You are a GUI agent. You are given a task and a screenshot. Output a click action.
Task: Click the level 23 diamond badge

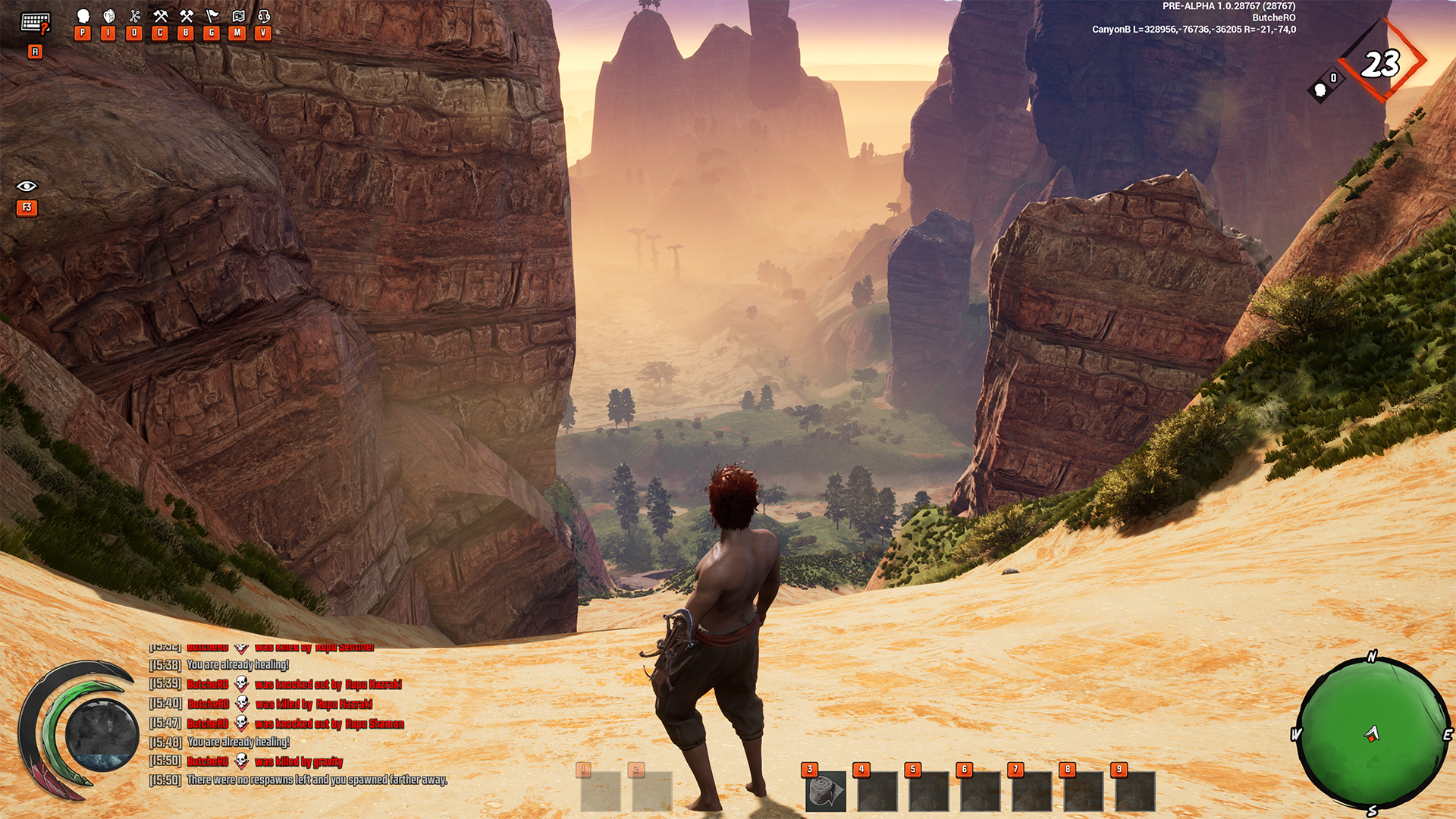pos(1382,64)
